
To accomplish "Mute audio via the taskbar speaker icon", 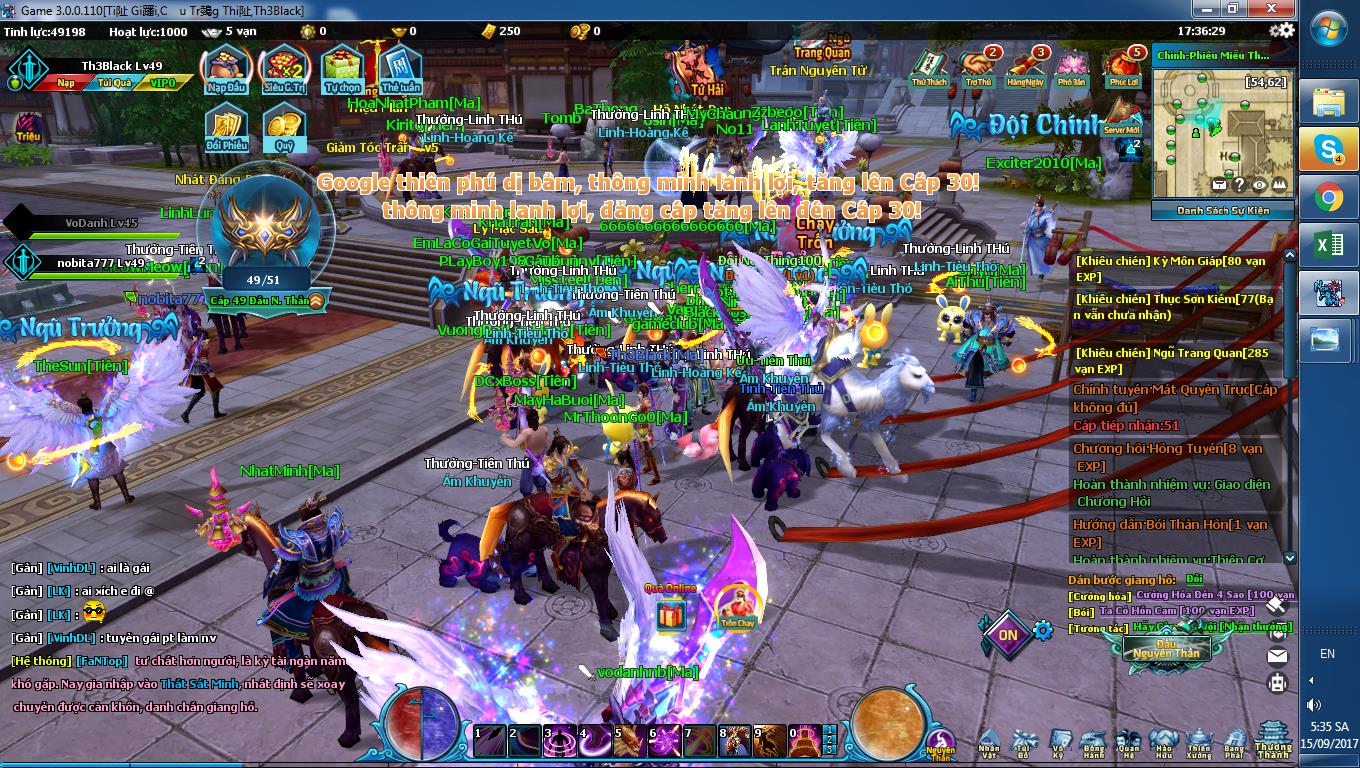I will point(1313,703).
